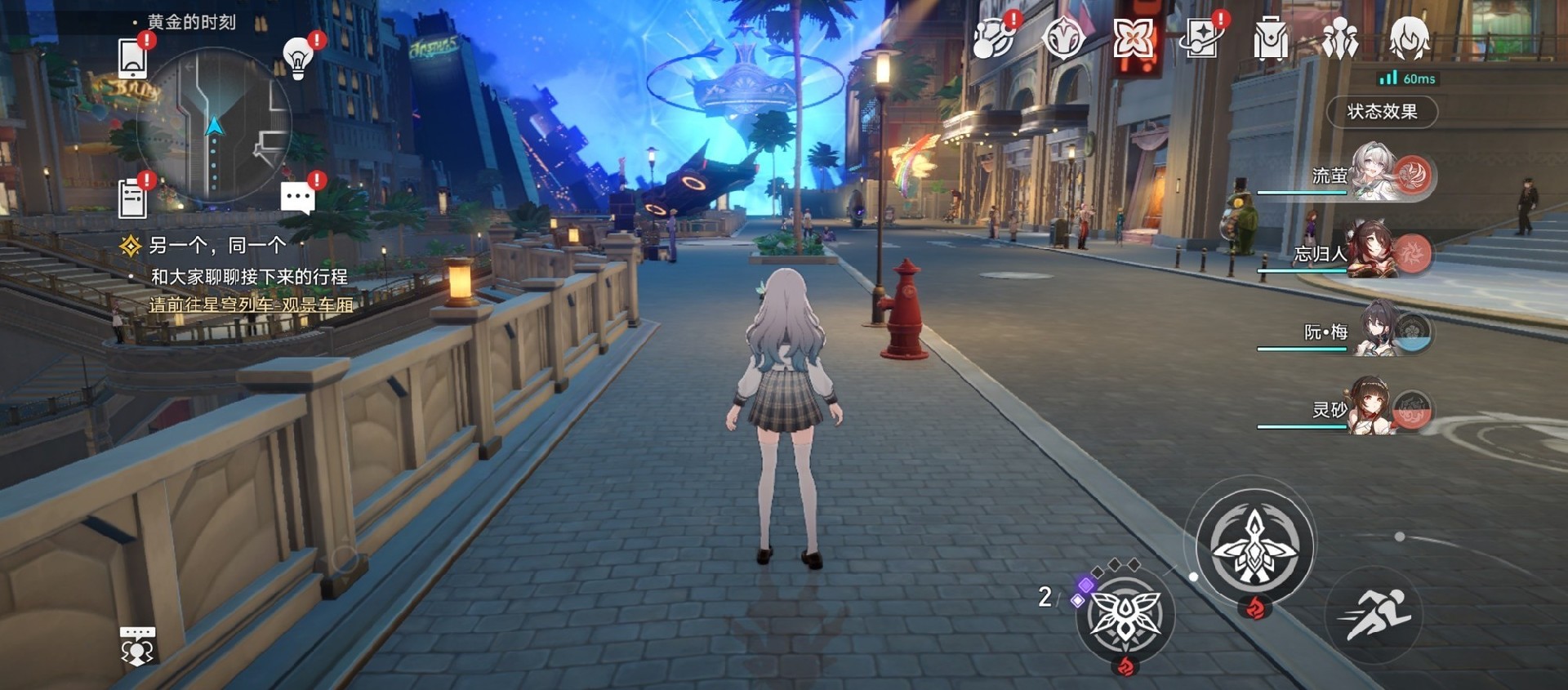Open the planet travel log icon

click(x=993, y=38)
